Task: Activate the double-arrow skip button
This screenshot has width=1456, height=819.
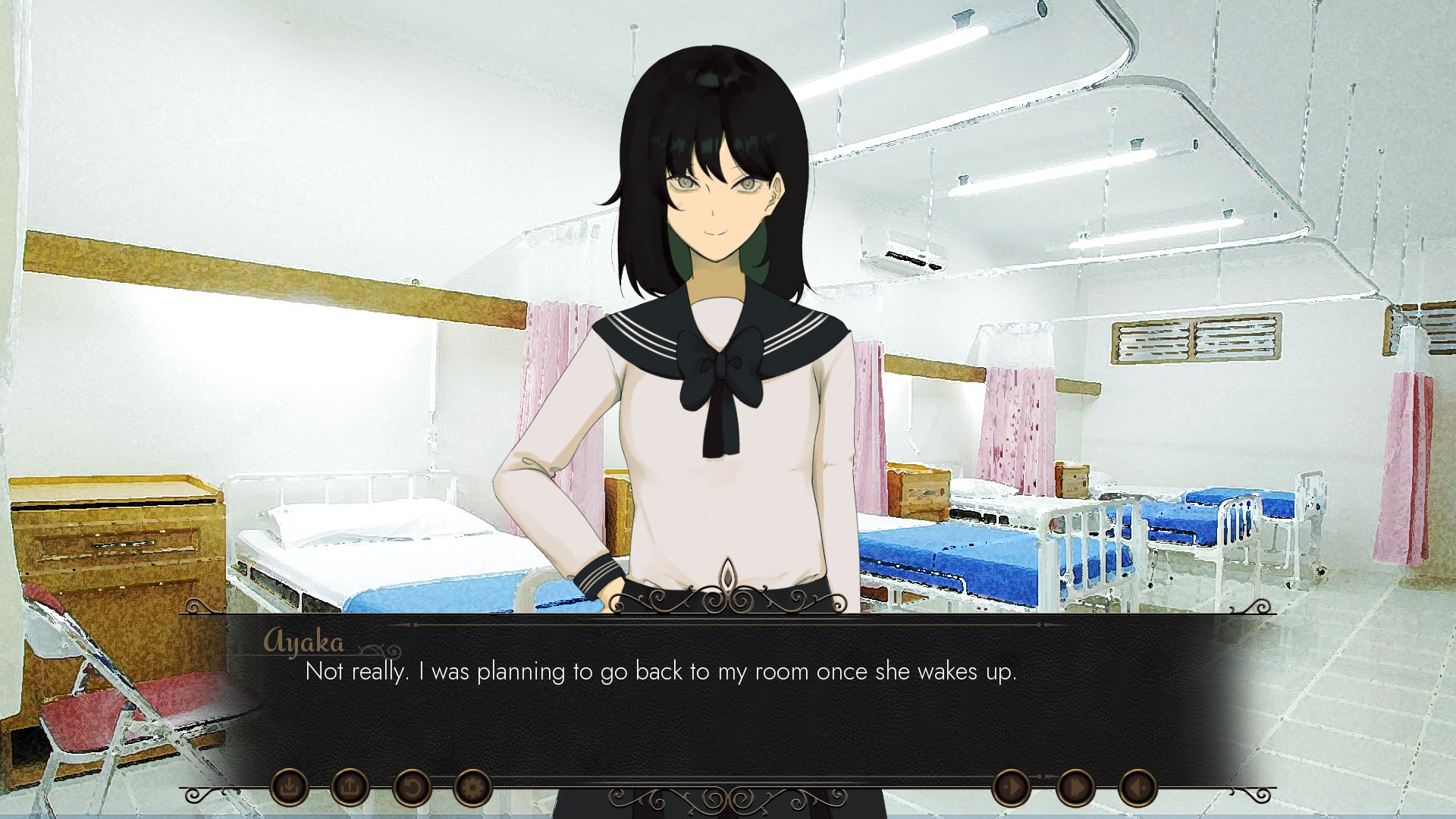Action: pos(1075,788)
